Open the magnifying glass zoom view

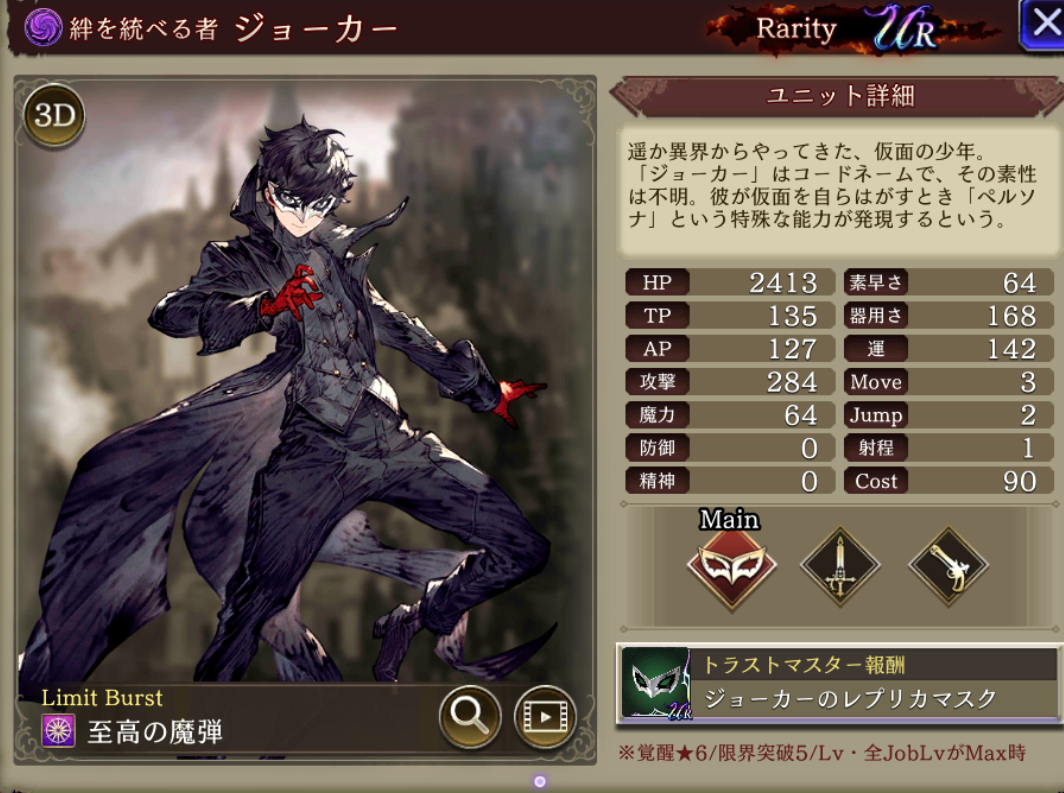(469, 716)
